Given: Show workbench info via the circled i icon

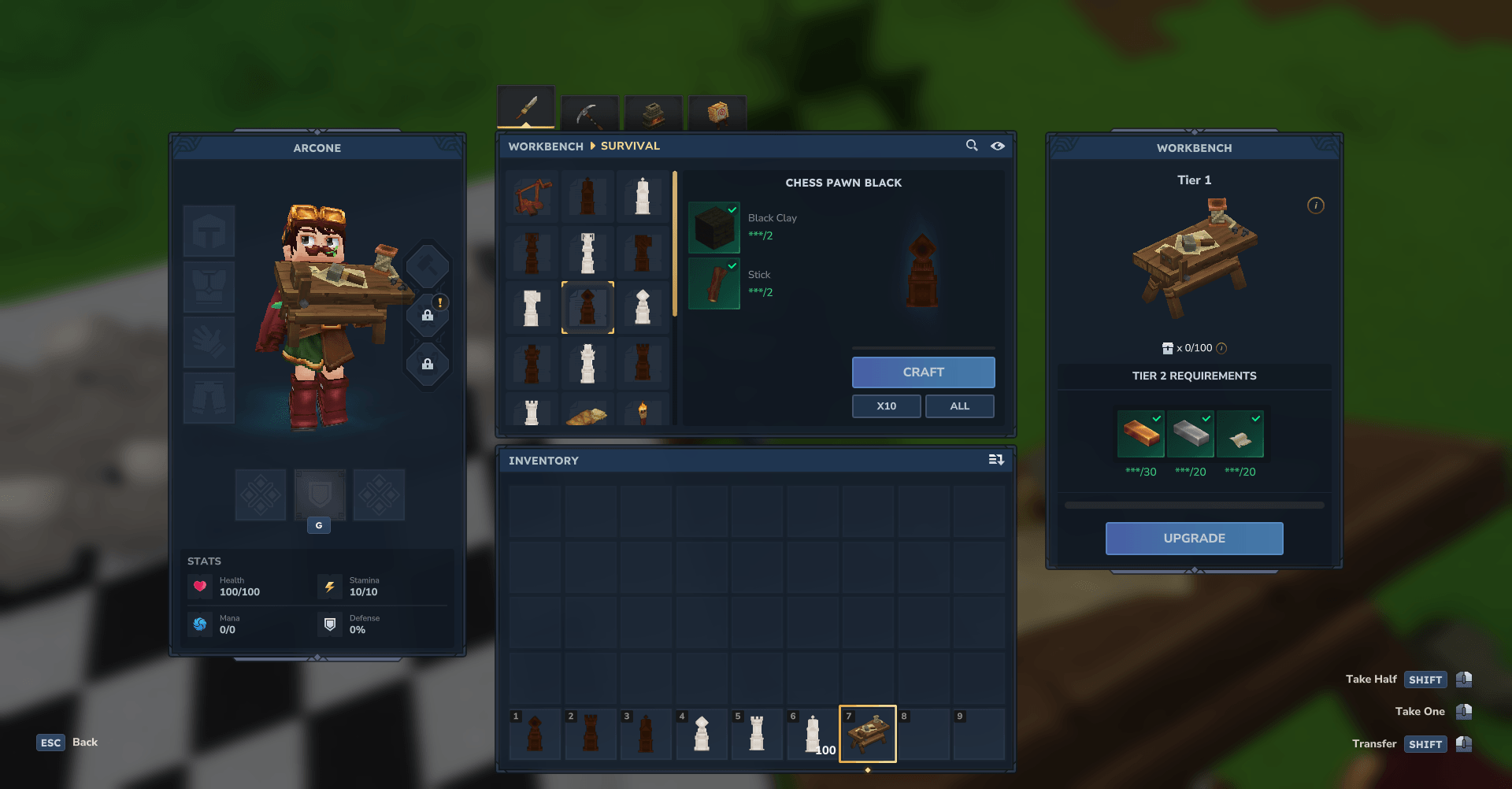Looking at the screenshot, I should (1316, 206).
